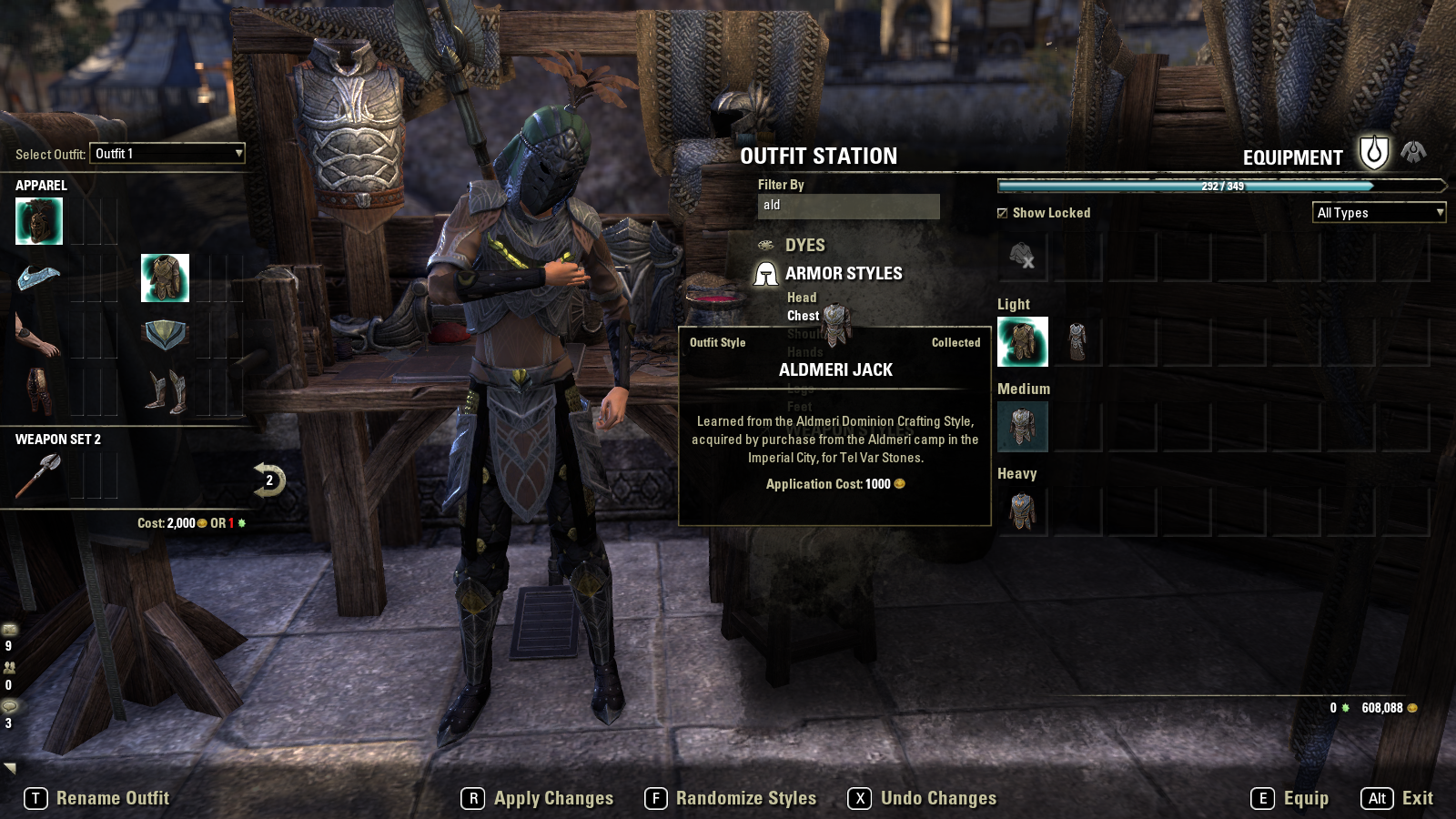Switch weapon set with the arrow button
This screenshot has width=1456, height=819.
coord(268,480)
